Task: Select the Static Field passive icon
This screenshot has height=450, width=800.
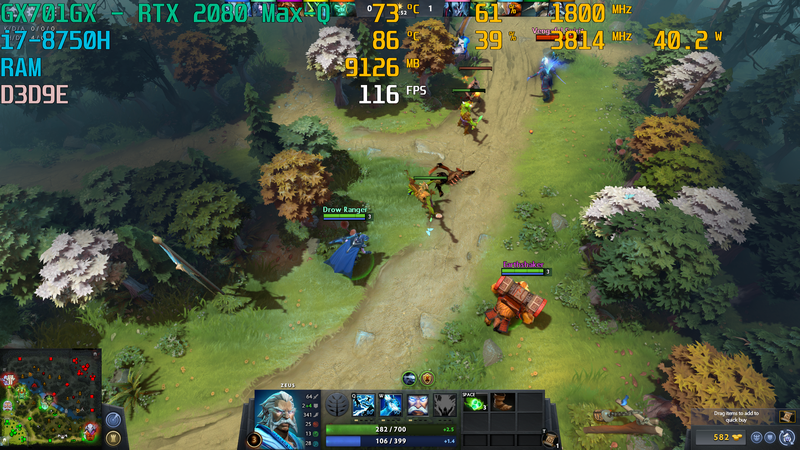Action: (417, 404)
